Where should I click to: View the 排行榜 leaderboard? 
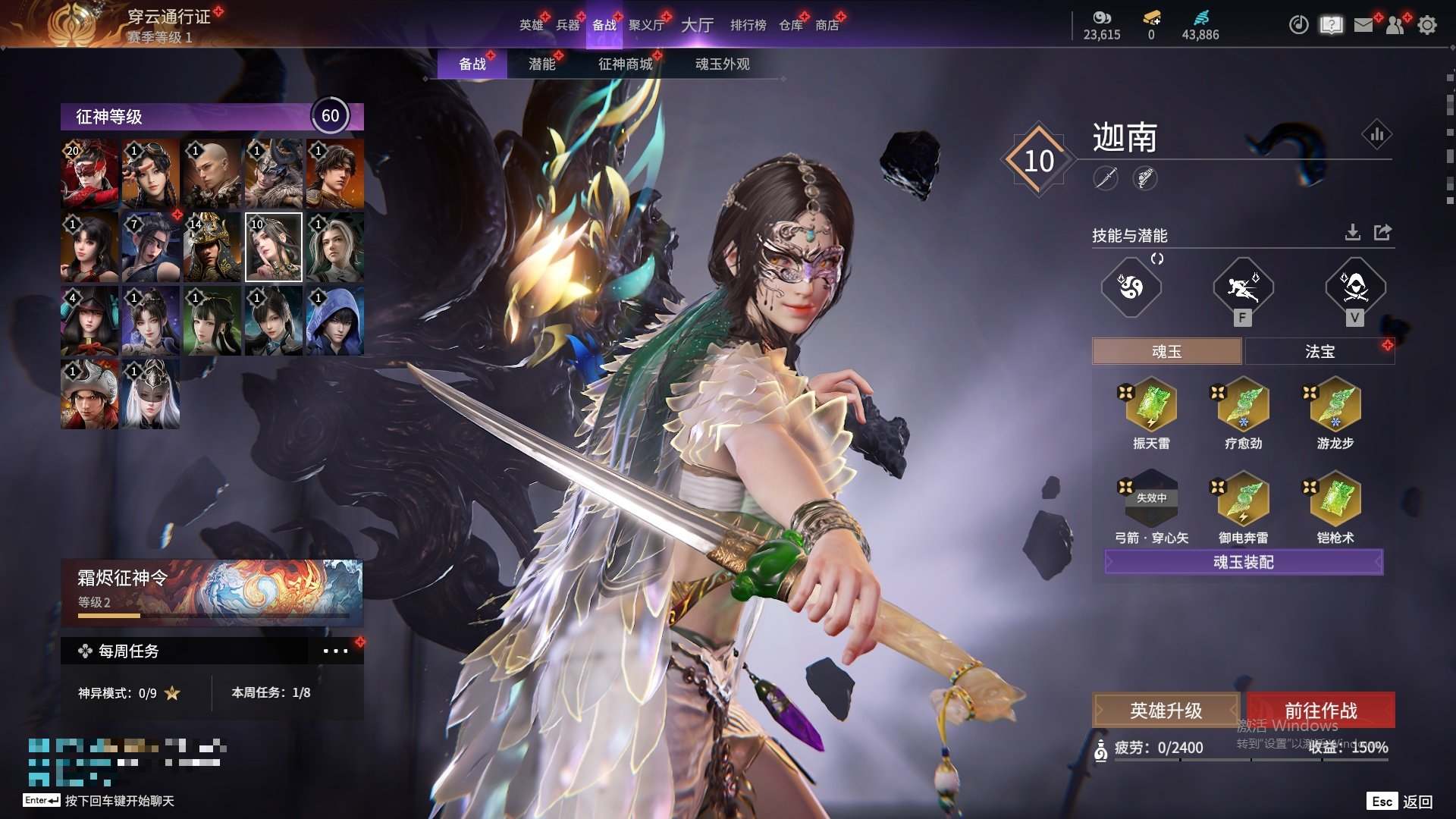[748, 25]
